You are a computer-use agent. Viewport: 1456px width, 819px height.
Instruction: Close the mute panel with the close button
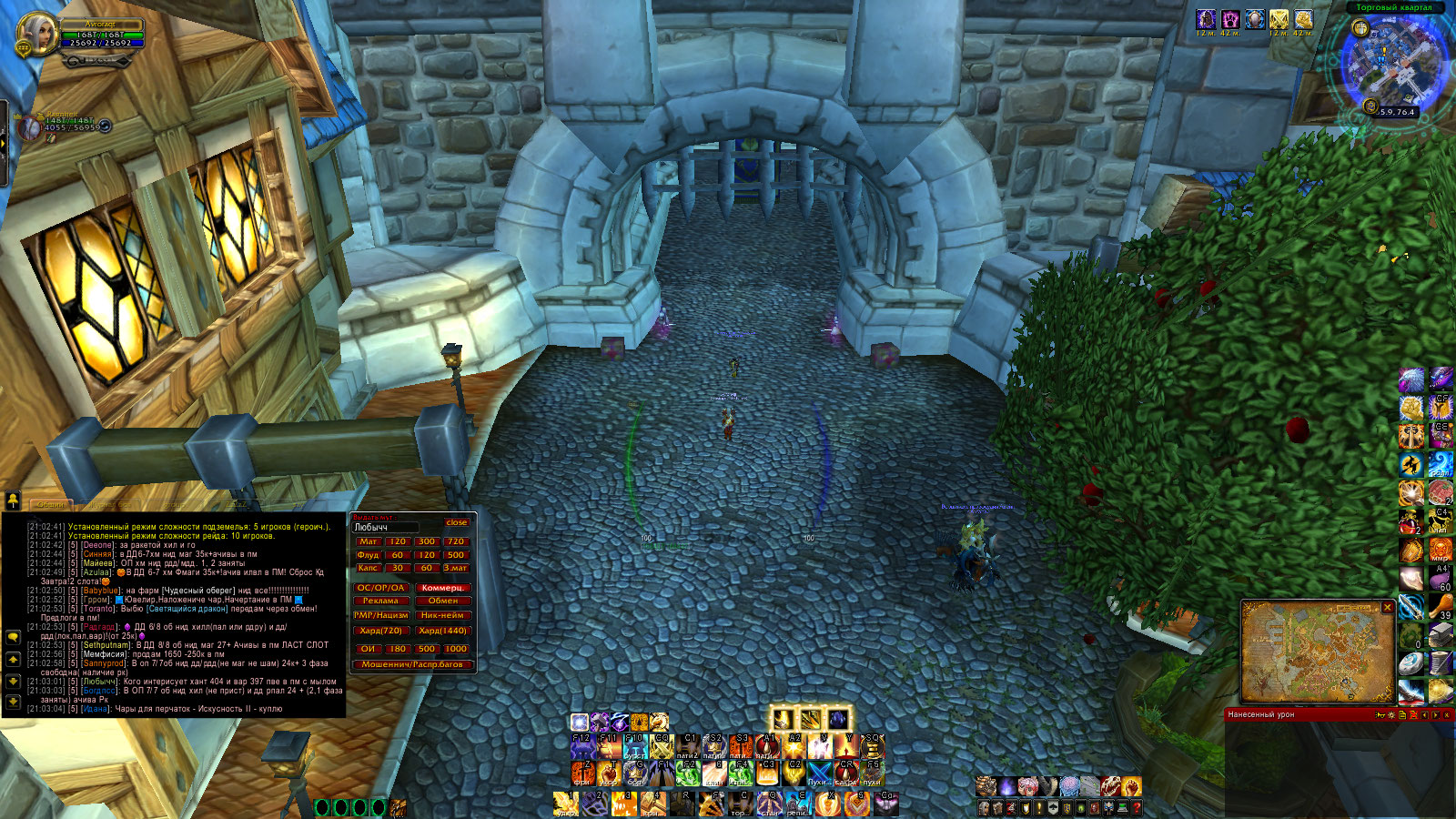click(x=456, y=522)
